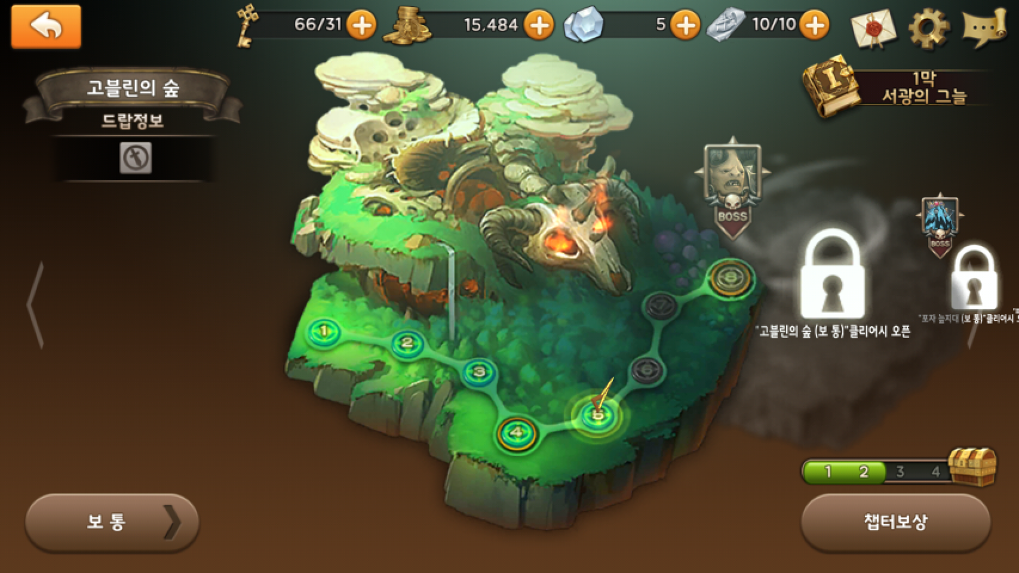View the drop info item icon

pos(135,158)
